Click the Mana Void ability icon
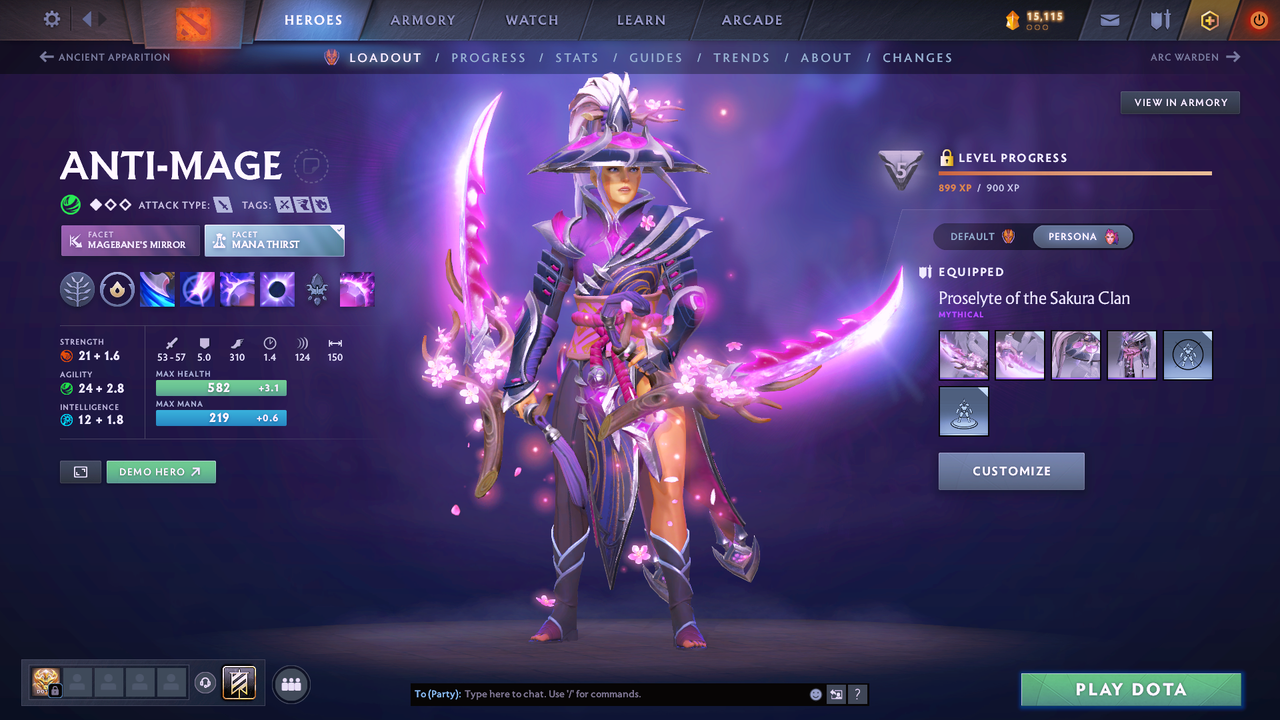 coord(277,289)
